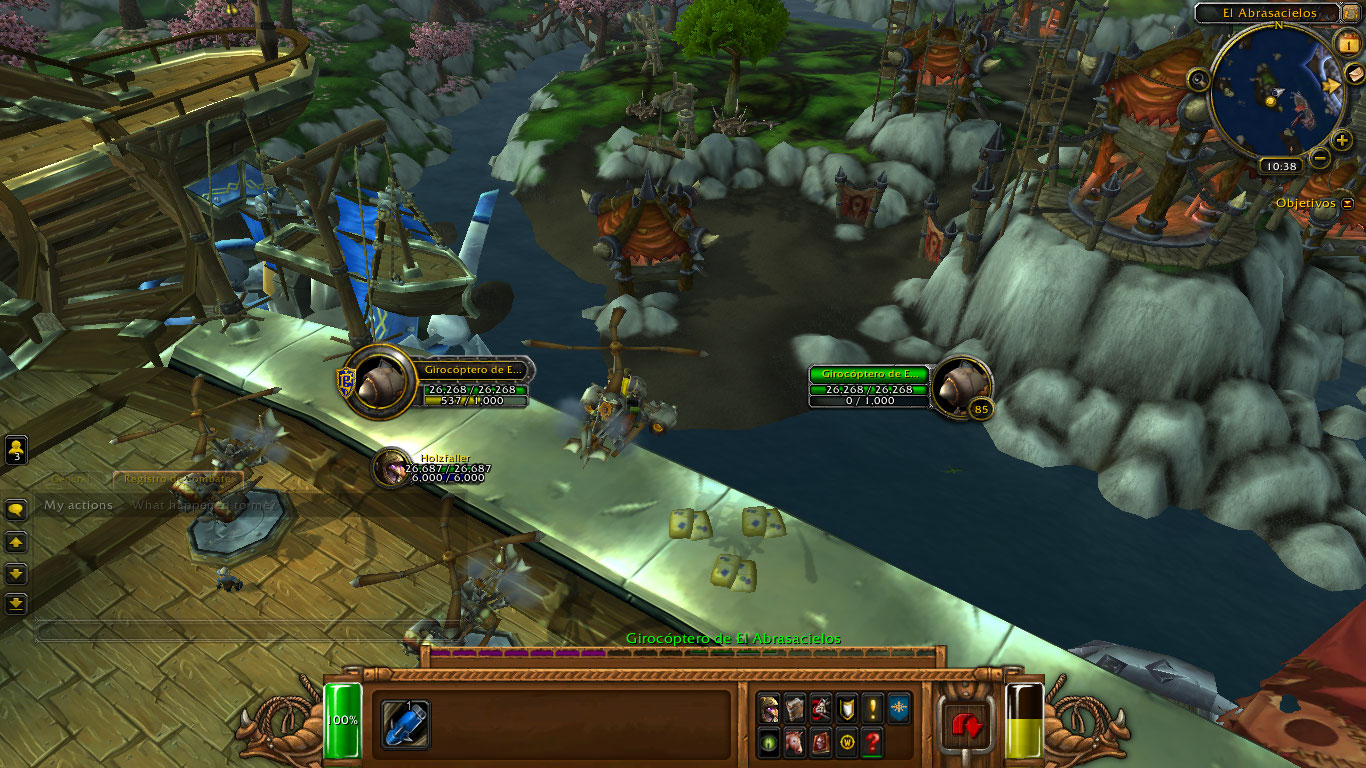Screen dimensions: 1366x768
Task: Open the chat speech bubble menu
Action: (x=16, y=510)
